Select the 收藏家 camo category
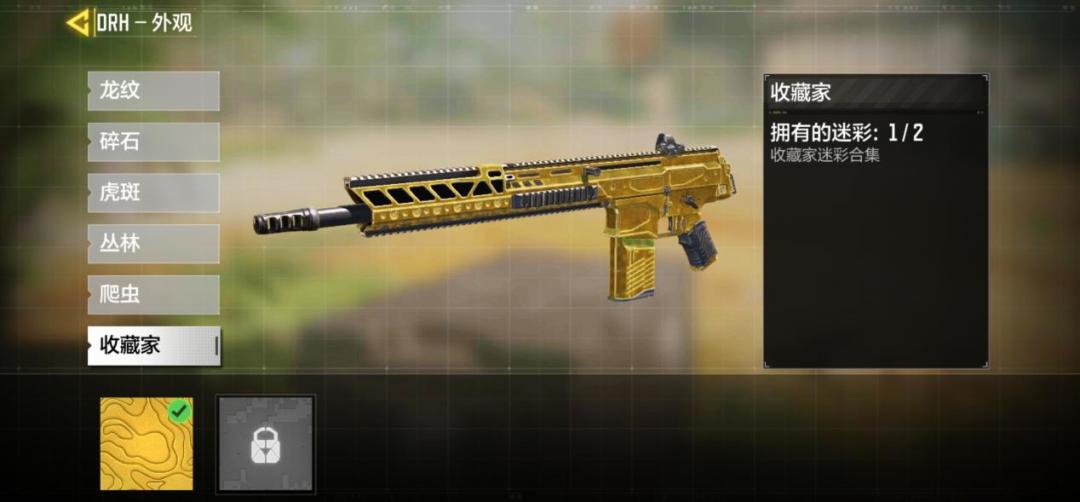1080x502 pixels. click(x=153, y=346)
